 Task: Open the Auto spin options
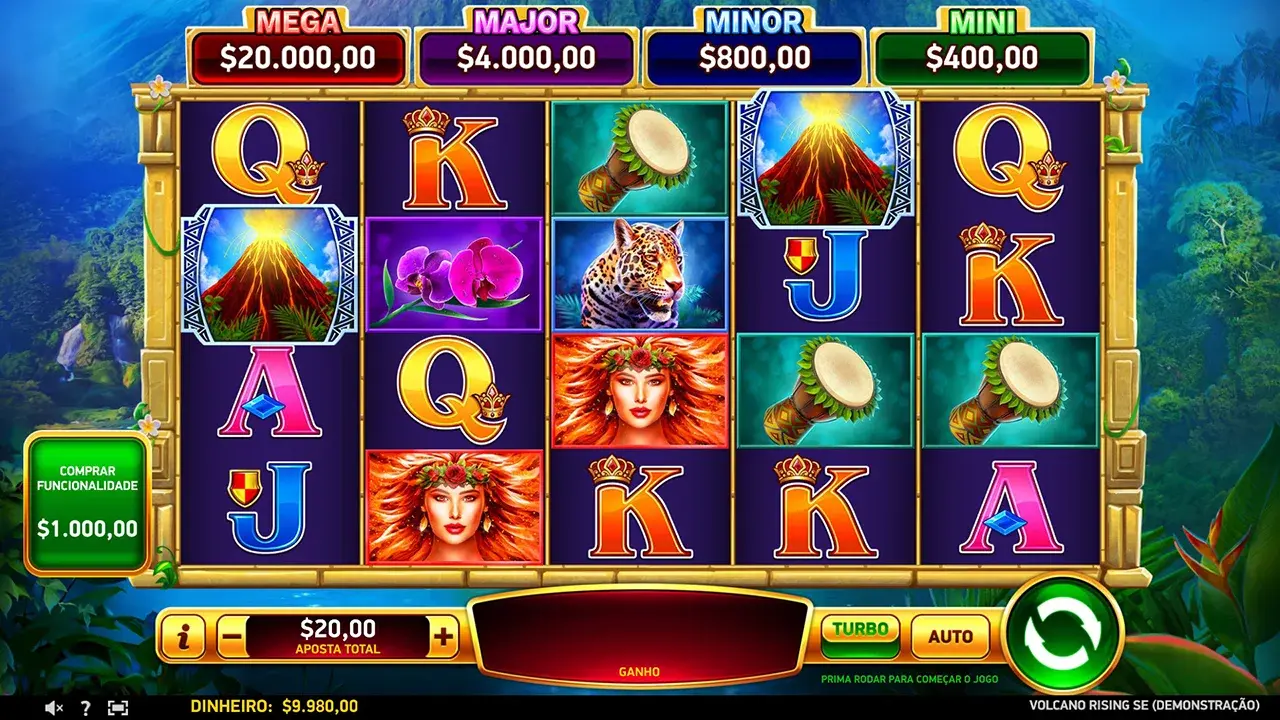click(x=950, y=636)
